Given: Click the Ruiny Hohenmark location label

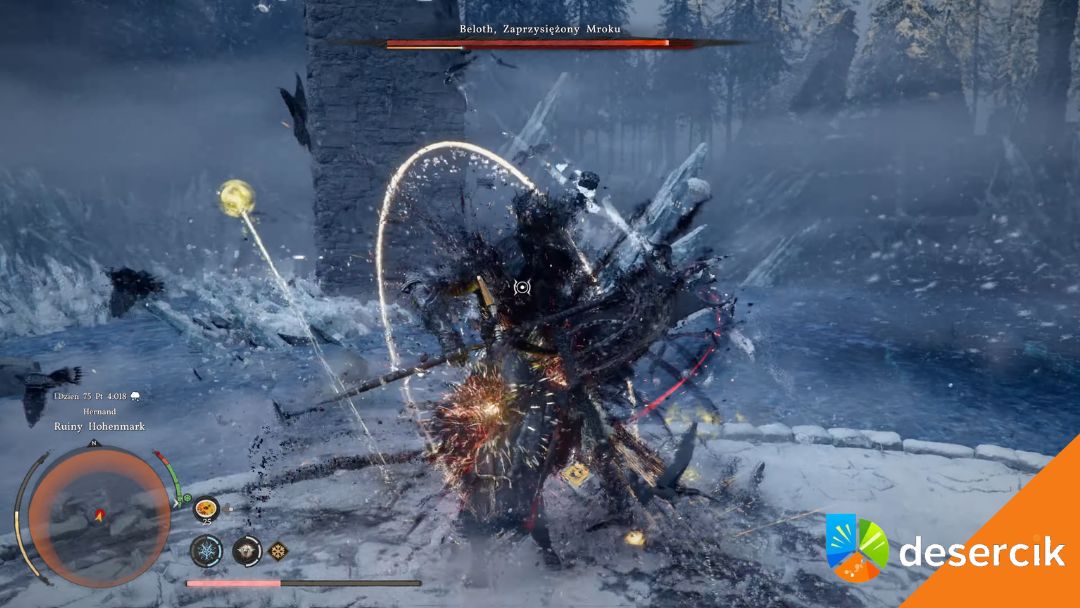Looking at the screenshot, I should [100, 426].
